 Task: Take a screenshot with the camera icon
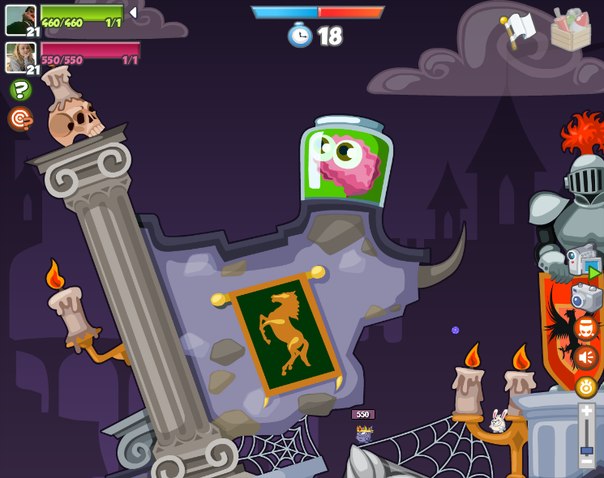tap(585, 297)
